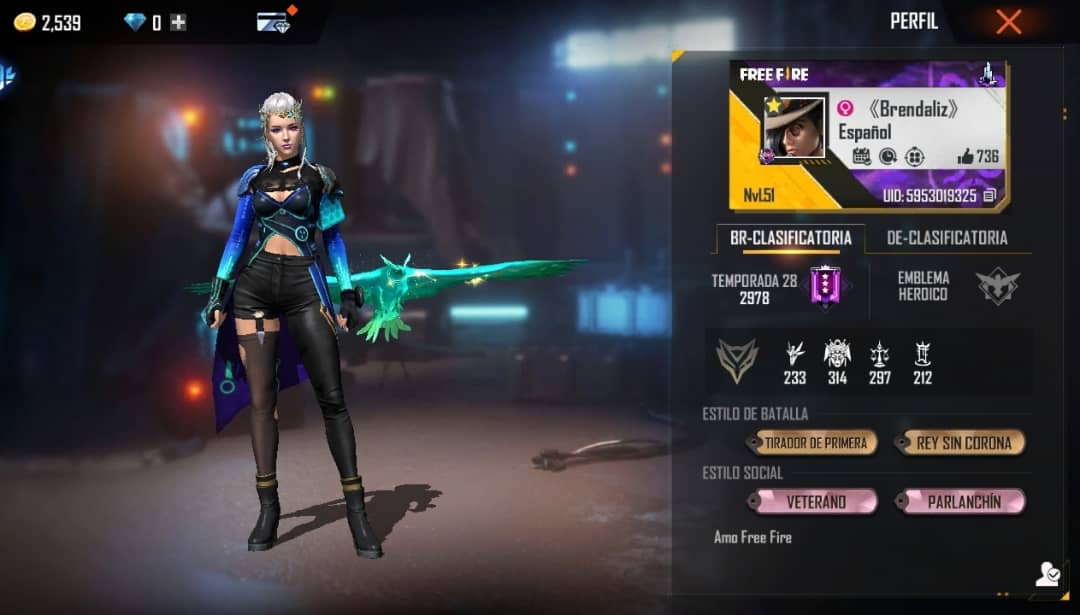Select the Tirador de Primera battle style tag
The width and height of the screenshot is (1080, 615).
815,442
